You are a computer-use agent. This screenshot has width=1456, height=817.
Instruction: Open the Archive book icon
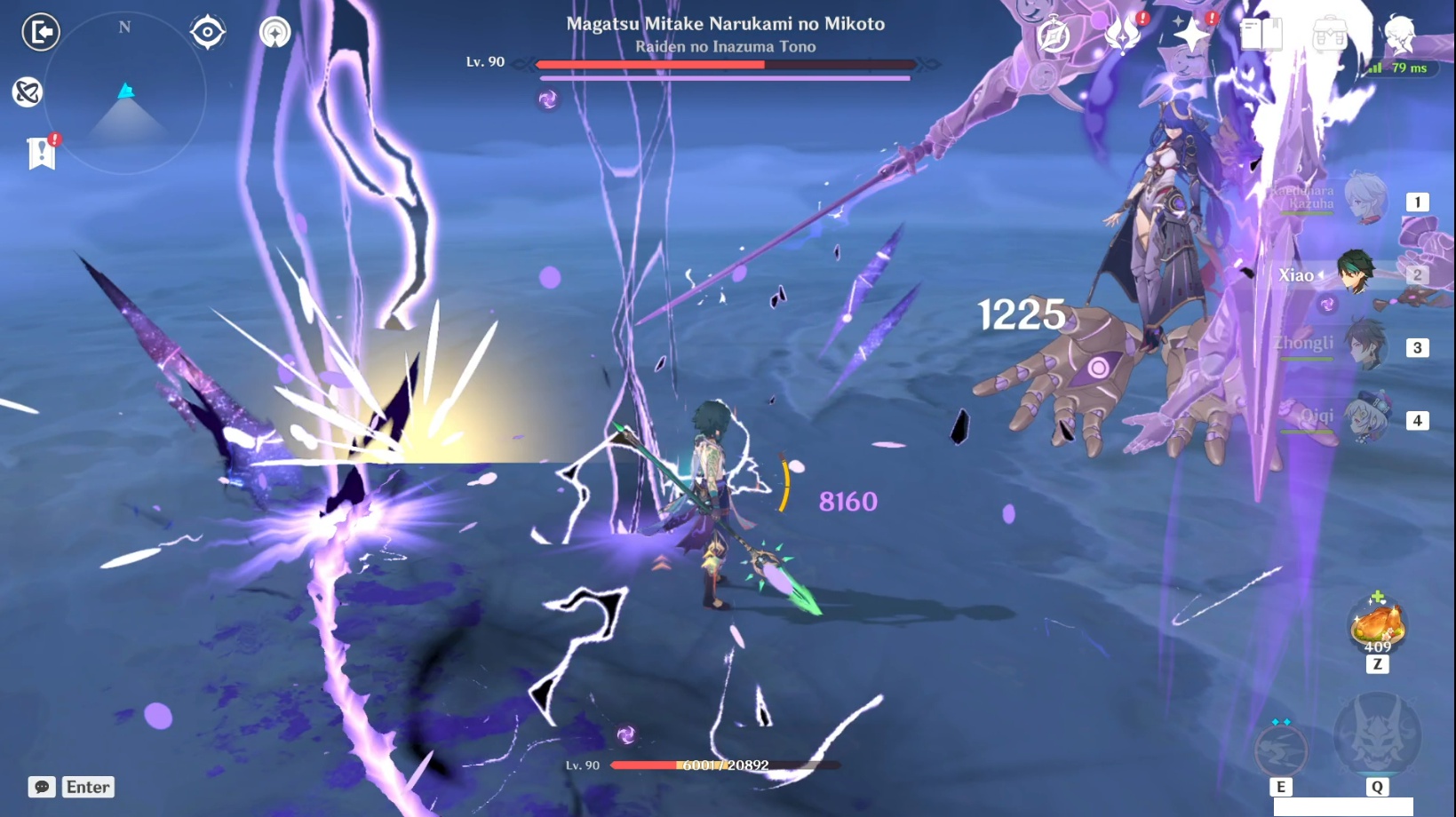[1262, 34]
